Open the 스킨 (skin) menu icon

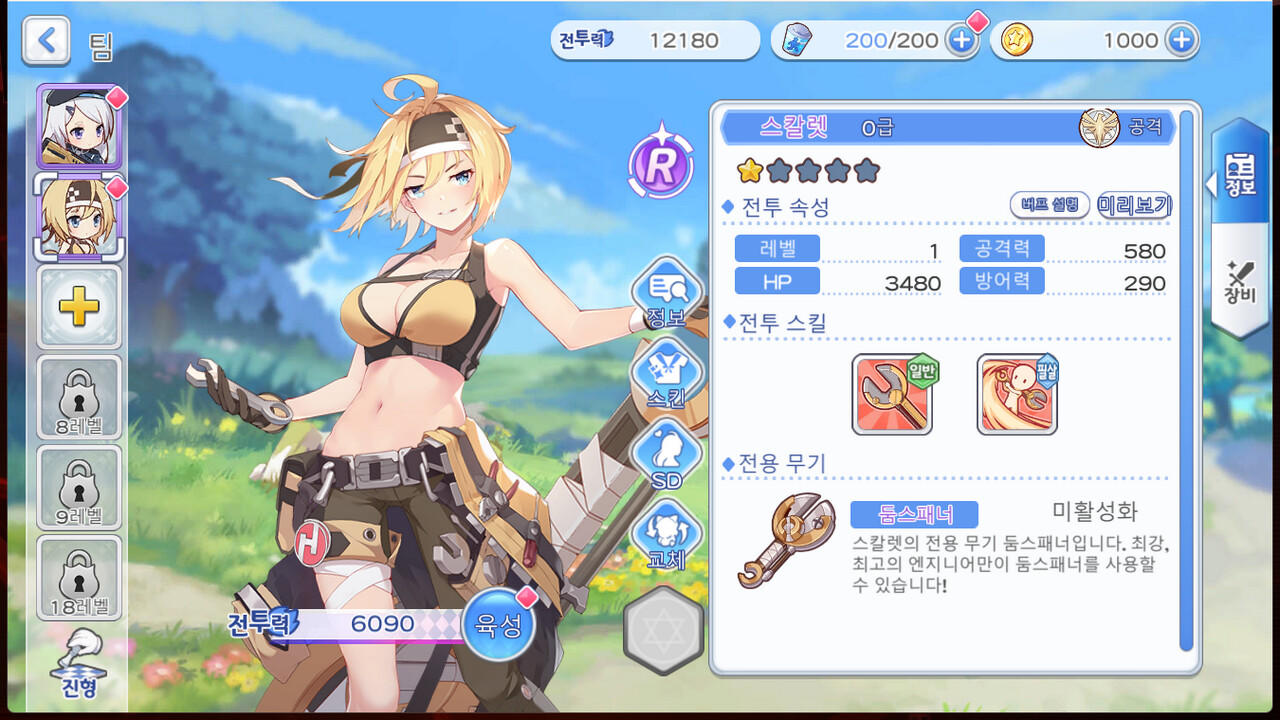coord(665,375)
